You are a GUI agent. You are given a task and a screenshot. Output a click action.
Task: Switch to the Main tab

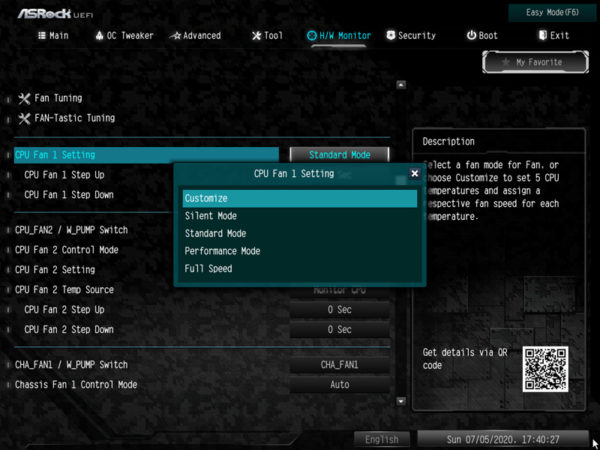click(54, 36)
